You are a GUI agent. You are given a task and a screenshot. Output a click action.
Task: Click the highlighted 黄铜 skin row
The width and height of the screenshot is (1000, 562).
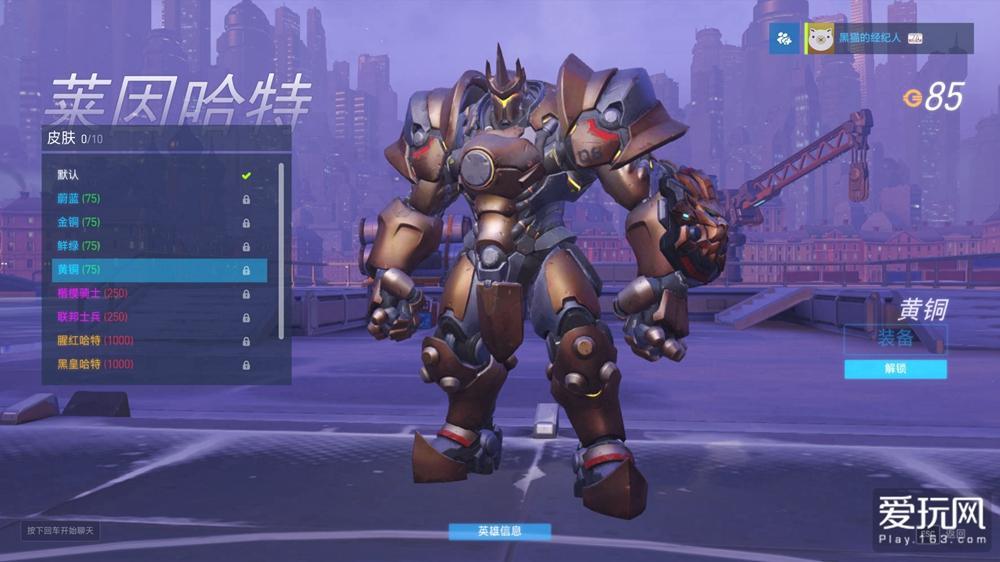point(159,270)
